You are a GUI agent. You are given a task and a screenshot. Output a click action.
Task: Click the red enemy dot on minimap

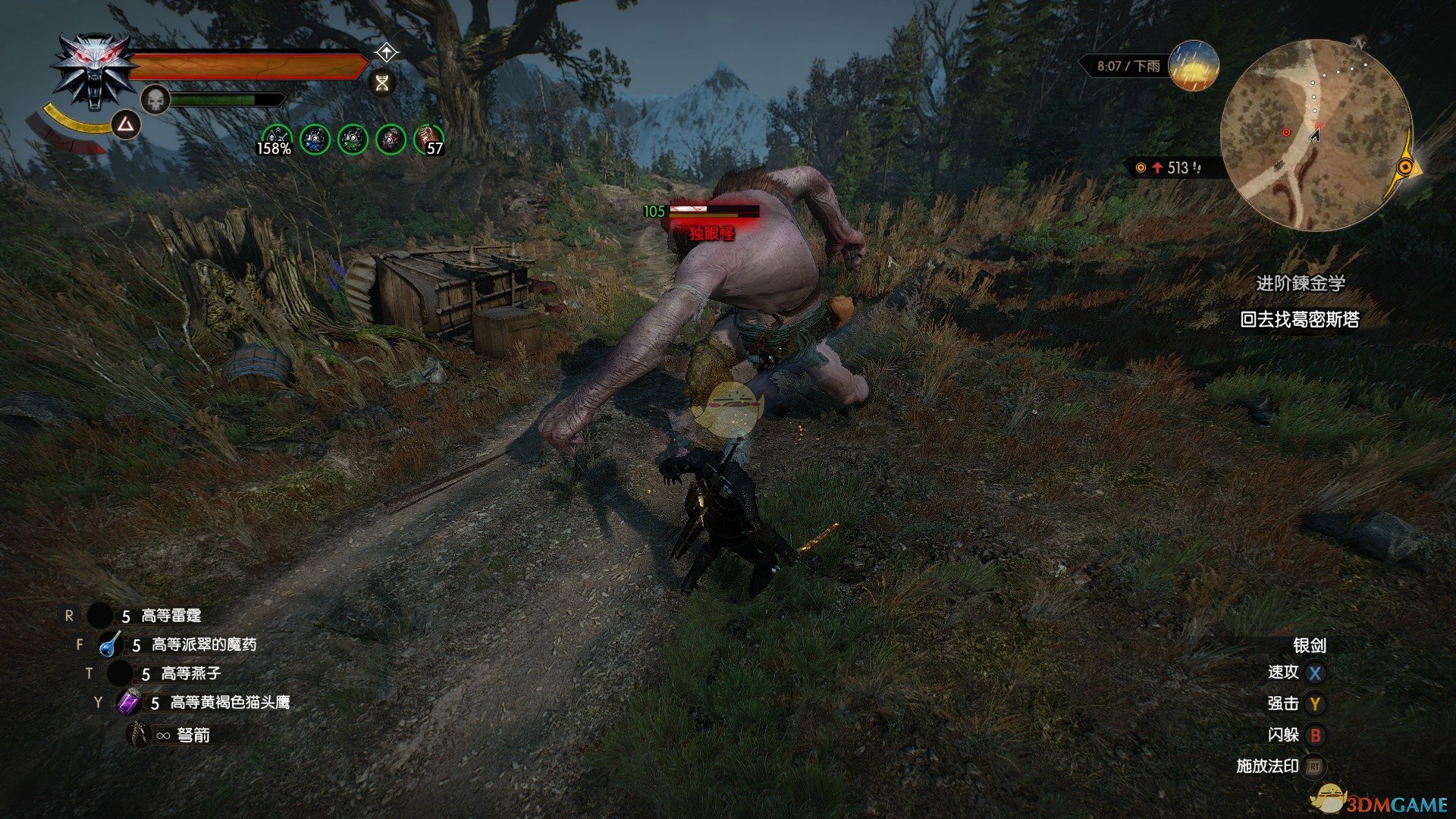click(1286, 133)
